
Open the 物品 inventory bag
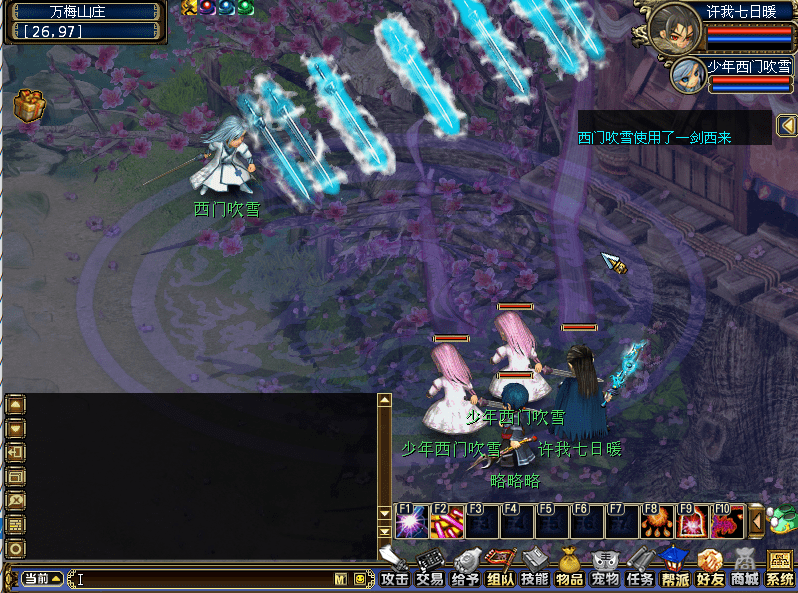pos(570,570)
